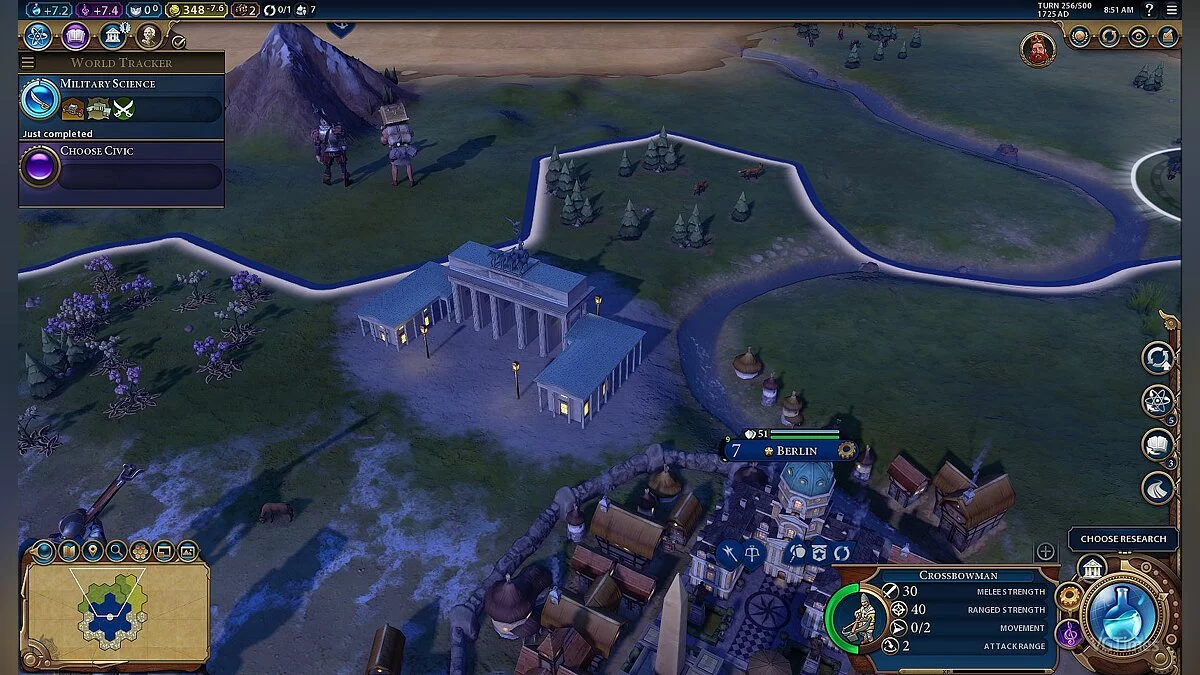This screenshot has width=1200, height=675.
Task: Open the government building button
Action: [x=113, y=37]
